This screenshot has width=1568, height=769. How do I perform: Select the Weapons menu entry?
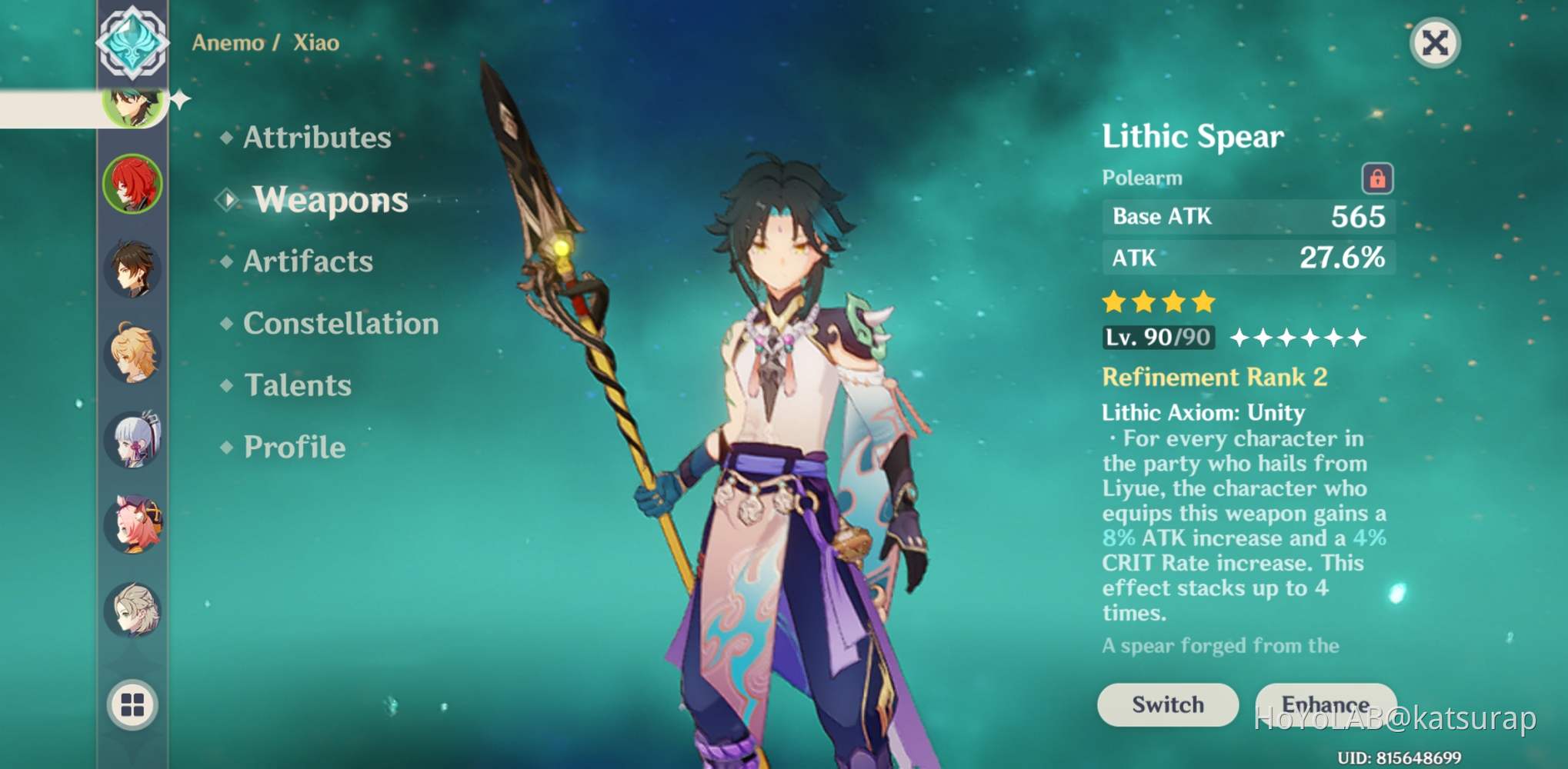coord(330,200)
